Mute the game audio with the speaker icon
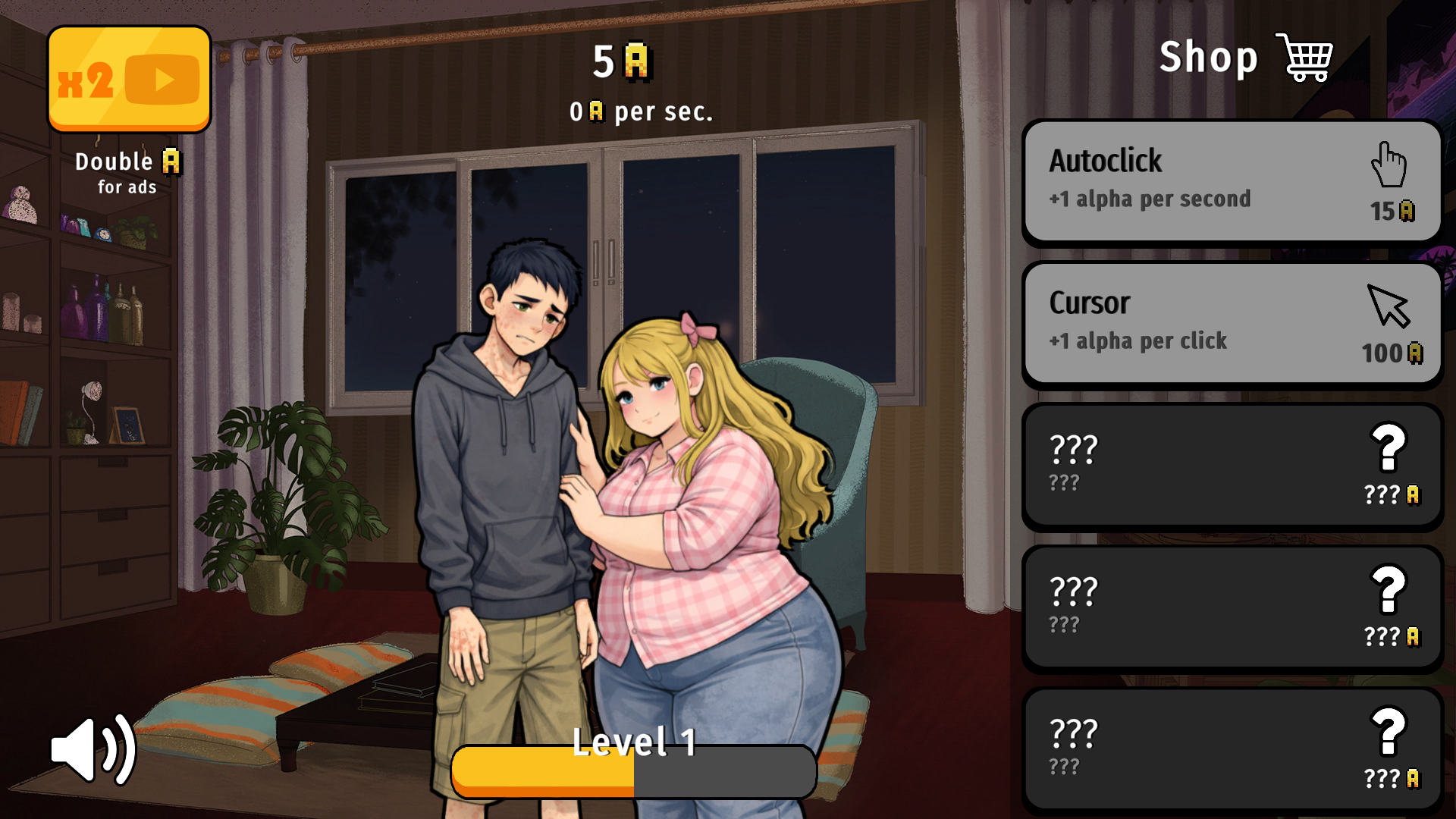The height and width of the screenshot is (819, 1456). tap(91, 748)
